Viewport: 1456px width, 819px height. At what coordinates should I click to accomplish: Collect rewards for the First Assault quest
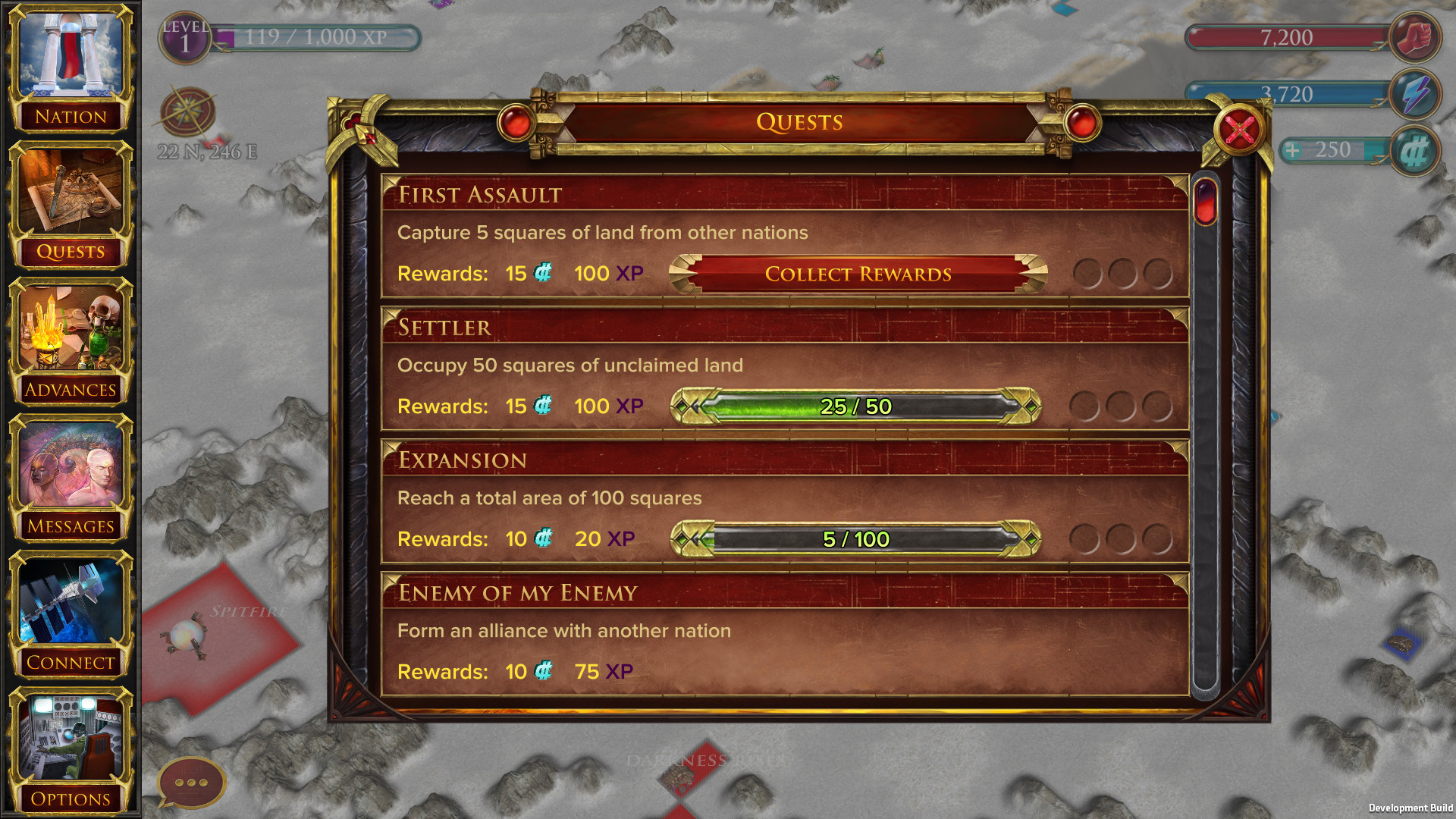pyautogui.click(x=858, y=274)
